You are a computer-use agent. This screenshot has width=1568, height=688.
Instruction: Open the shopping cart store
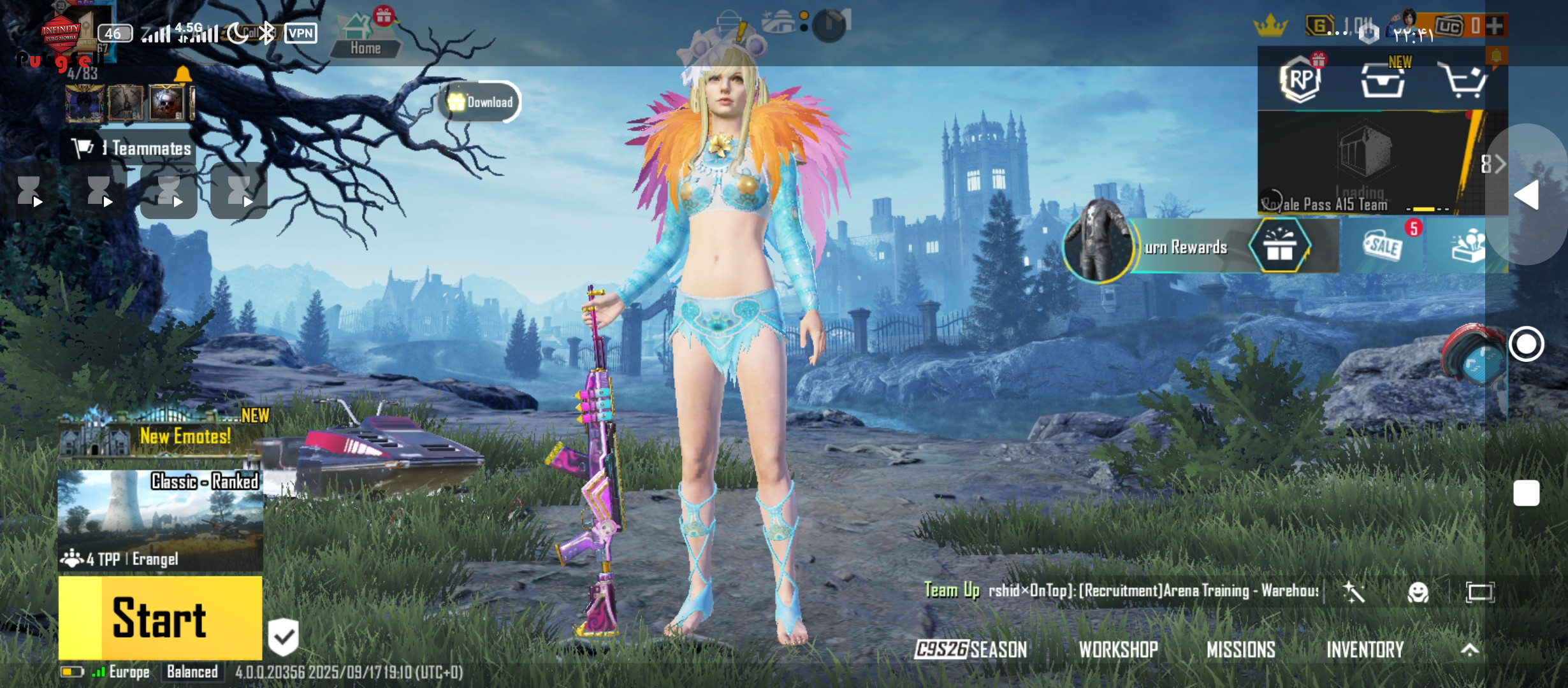[x=1464, y=81]
